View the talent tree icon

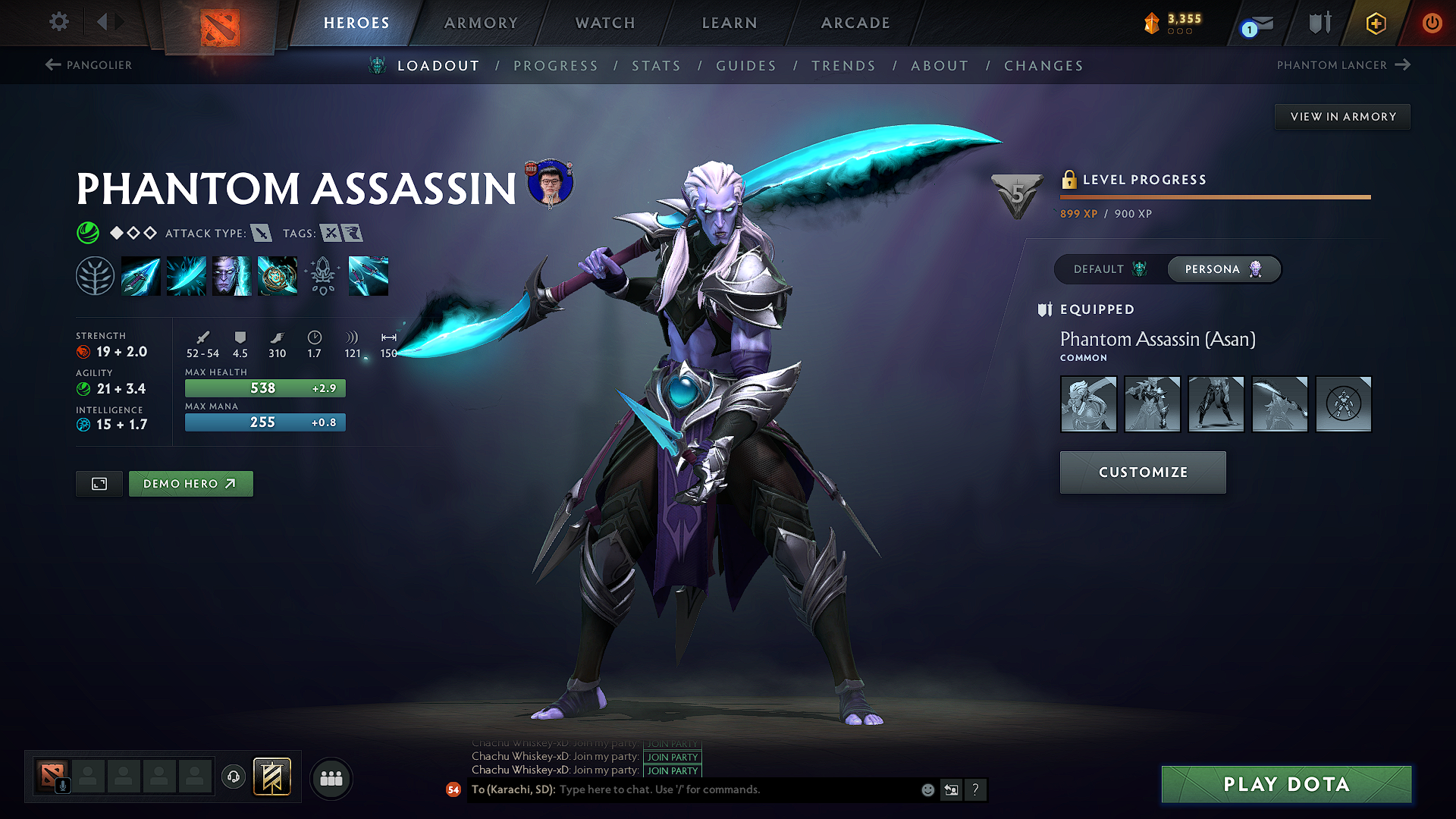tap(97, 275)
